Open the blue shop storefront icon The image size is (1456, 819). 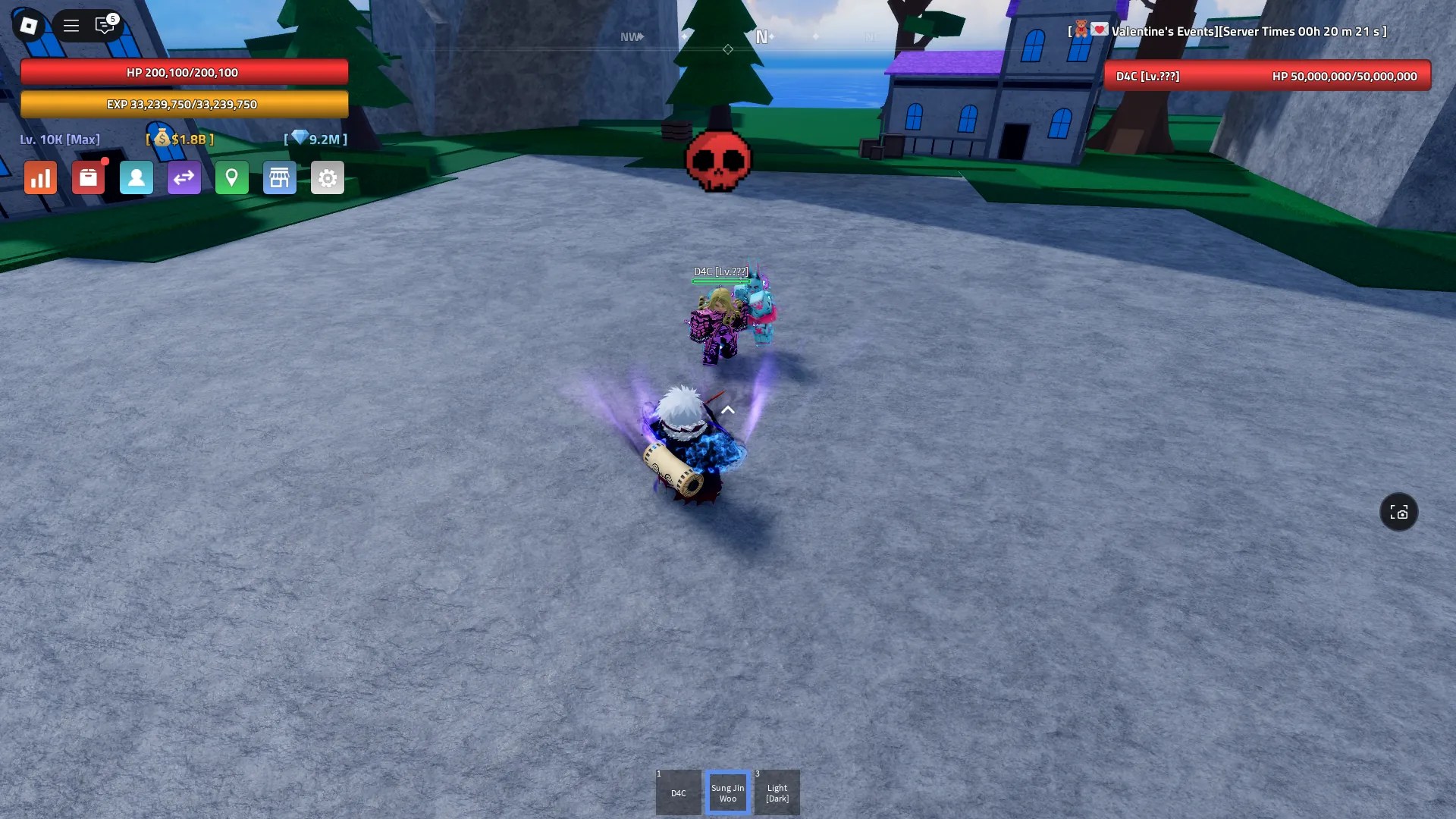(280, 177)
